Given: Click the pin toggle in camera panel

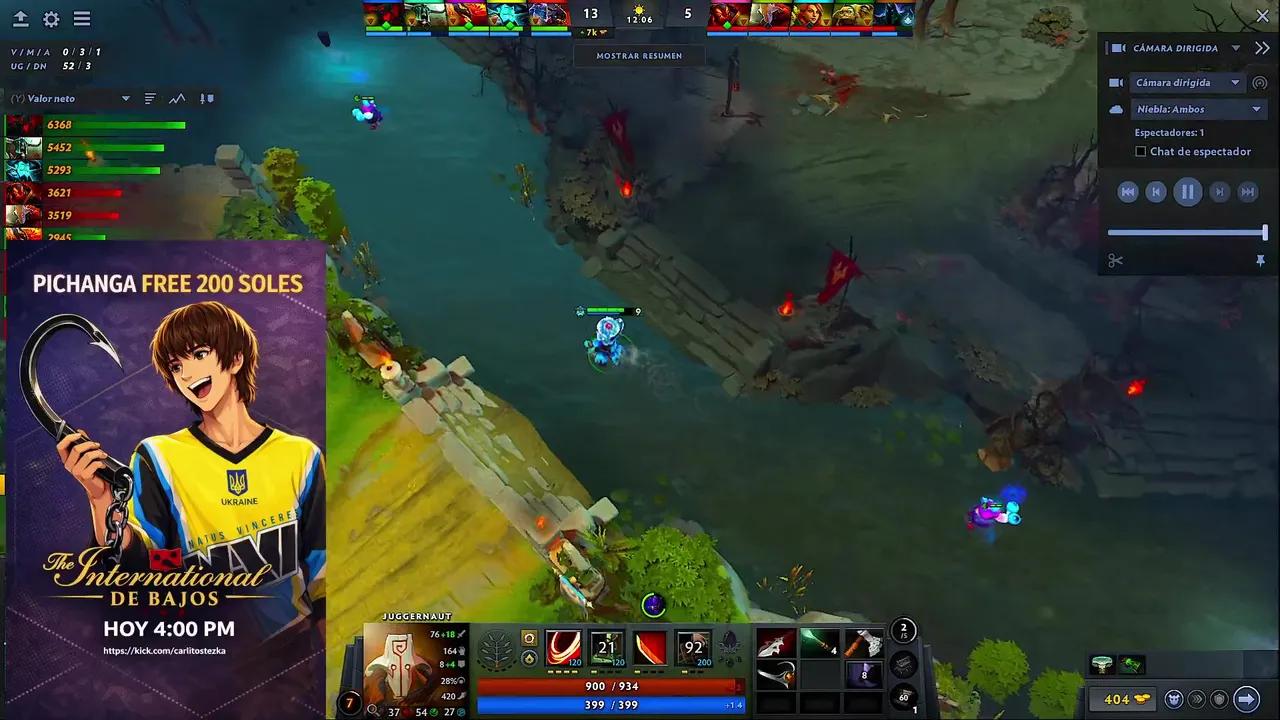Looking at the screenshot, I should pos(1261,260).
